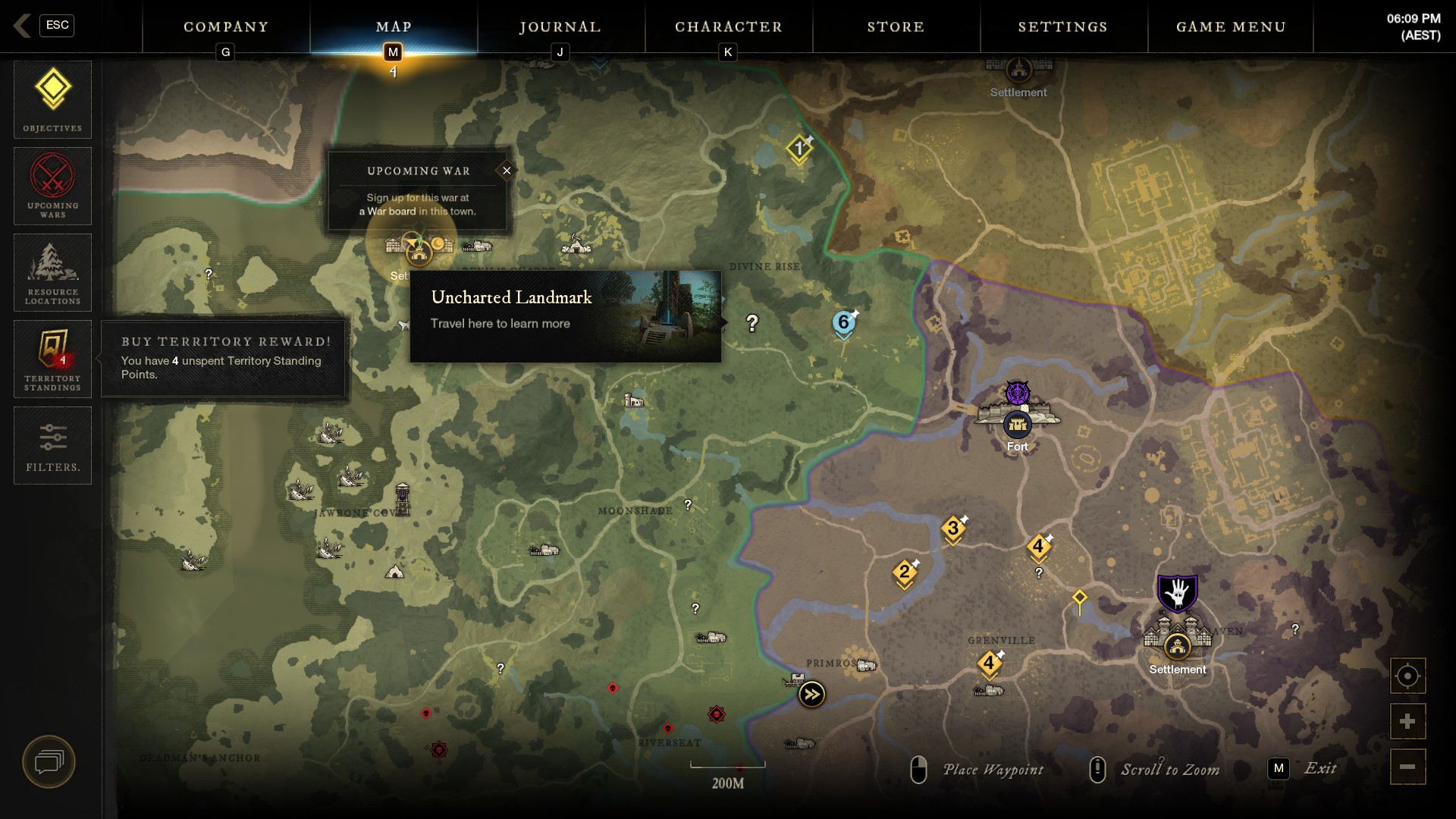This screenshot has height=819, width=1456.
Task: Open the chat bubble icon
Action: coord(49,762)
